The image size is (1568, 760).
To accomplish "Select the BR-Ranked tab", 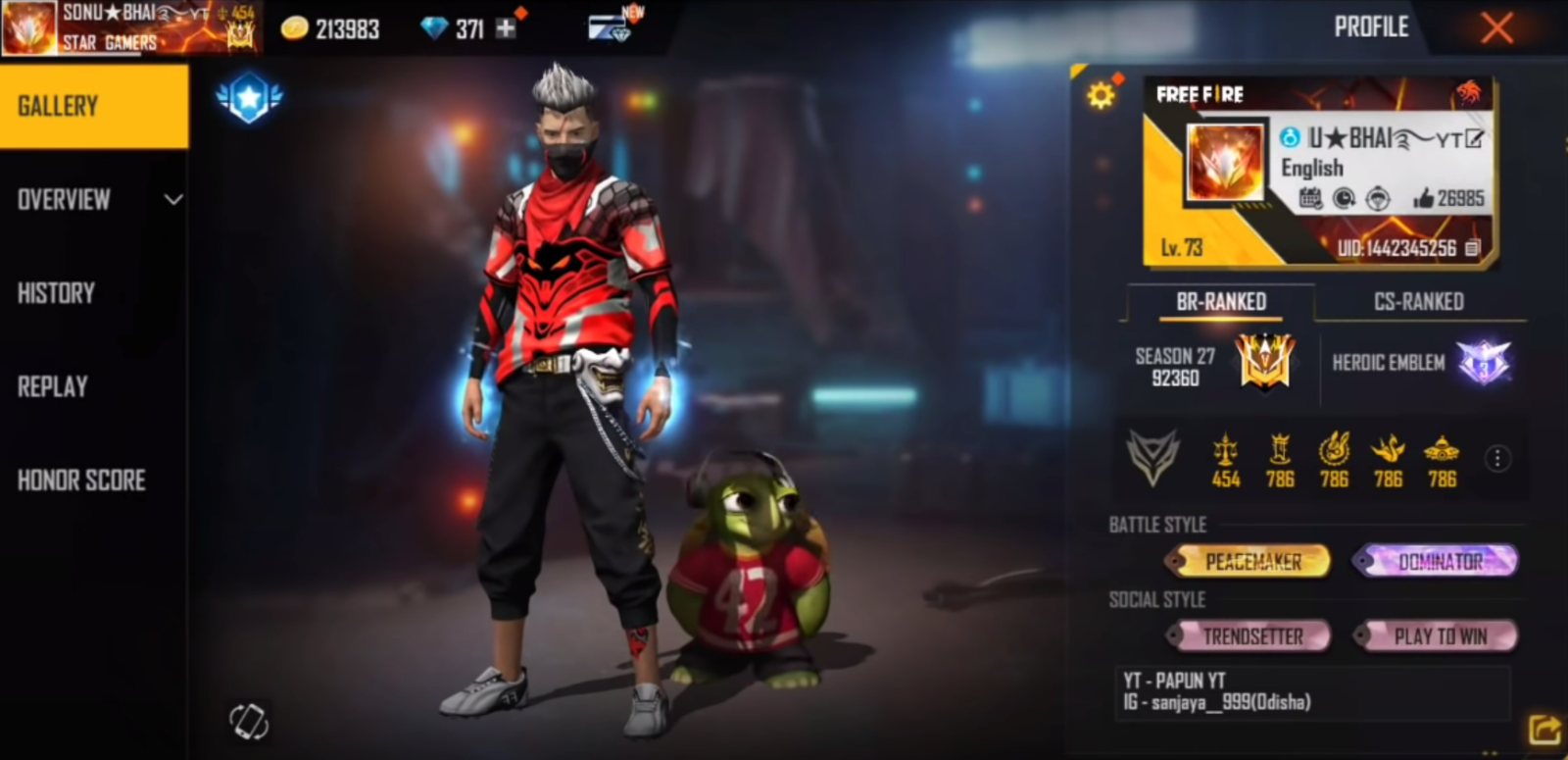I will coord(1221,302).
